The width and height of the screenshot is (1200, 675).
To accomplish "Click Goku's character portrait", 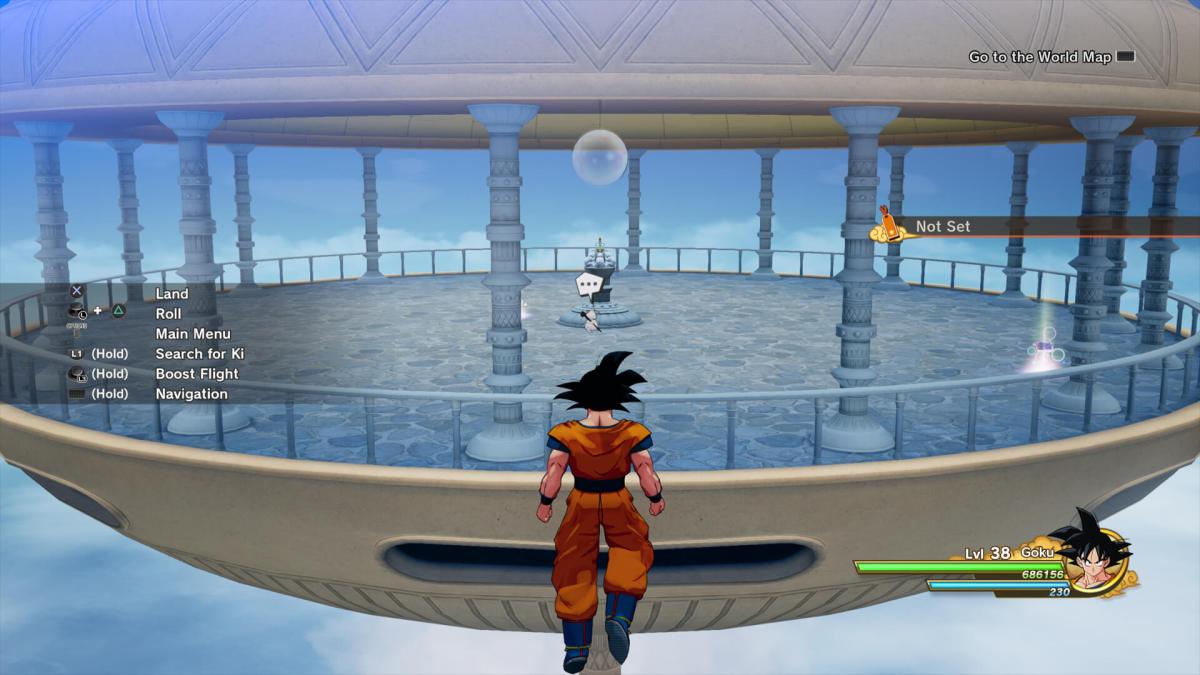I will coord(1093,556).
